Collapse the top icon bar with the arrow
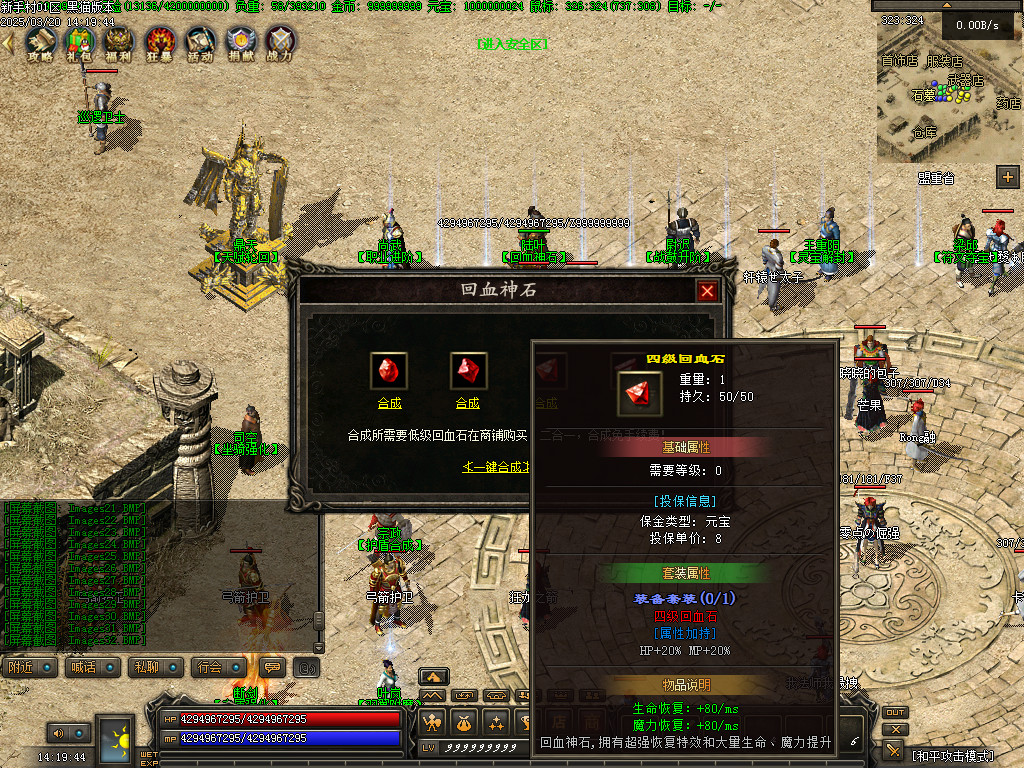The width and height of the screenshot is (1024, 768). pos(8,43)
